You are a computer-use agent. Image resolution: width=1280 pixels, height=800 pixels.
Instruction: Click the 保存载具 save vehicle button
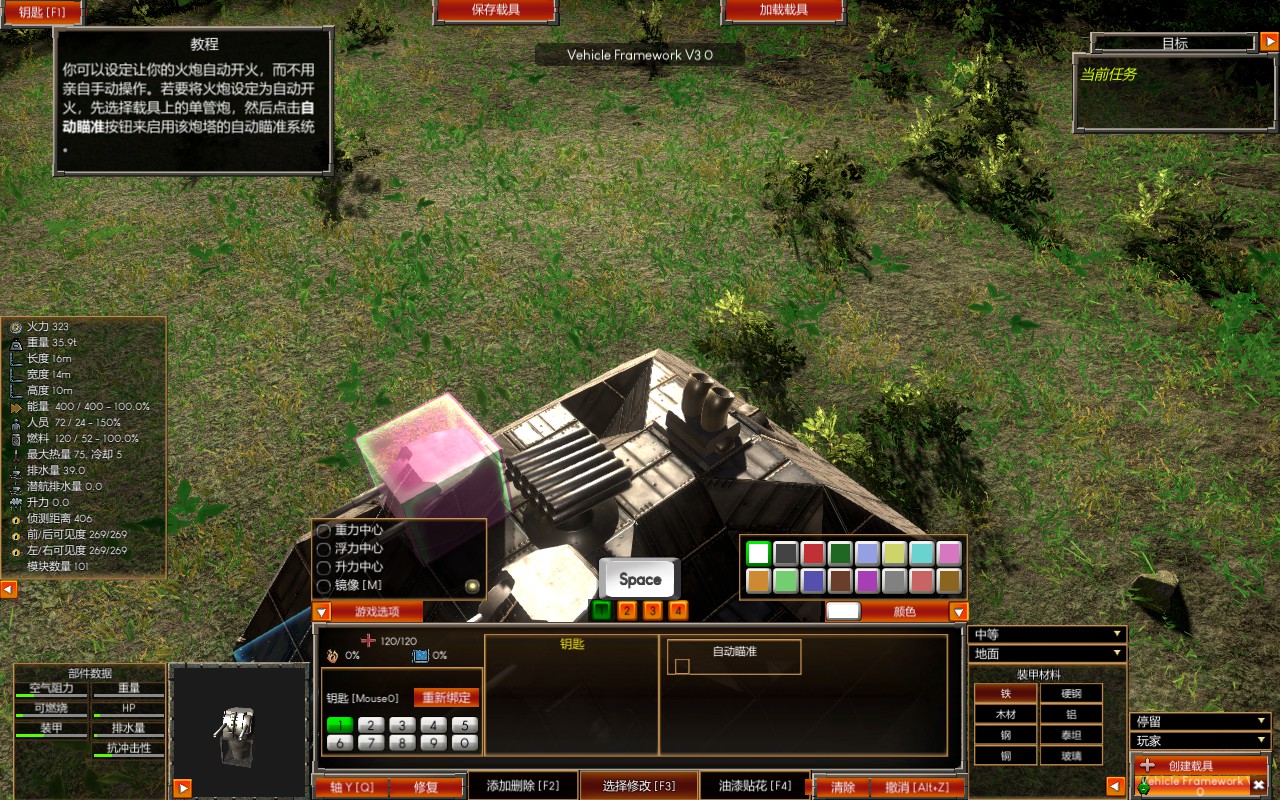[x=494, y=11]
